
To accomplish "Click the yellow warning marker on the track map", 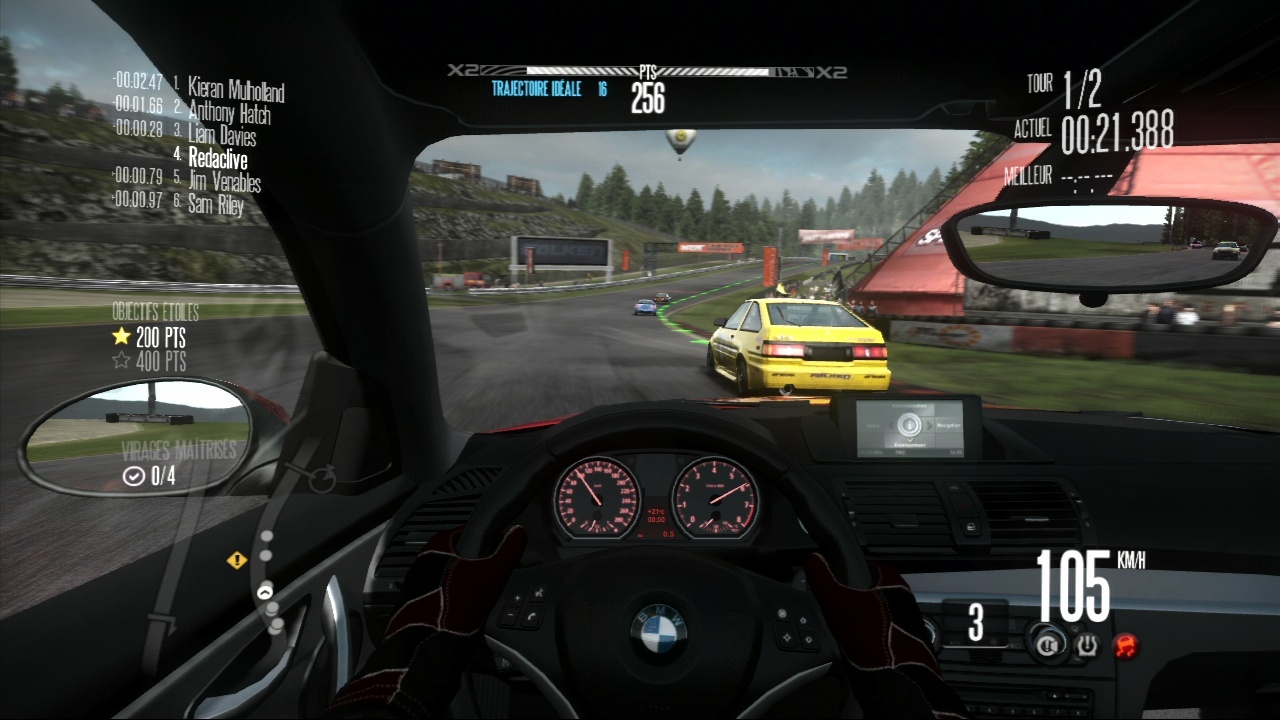I will 237,560.
